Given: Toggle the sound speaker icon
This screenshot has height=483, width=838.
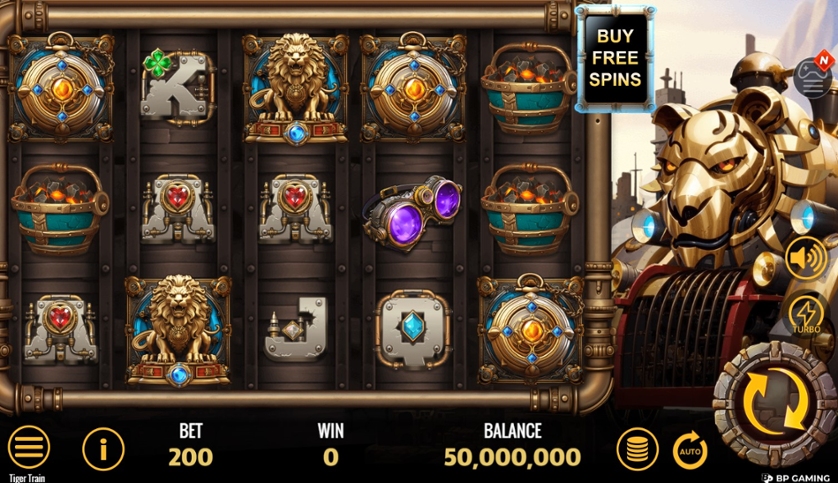Looking at the screenshot, I should tap(805, 258).
